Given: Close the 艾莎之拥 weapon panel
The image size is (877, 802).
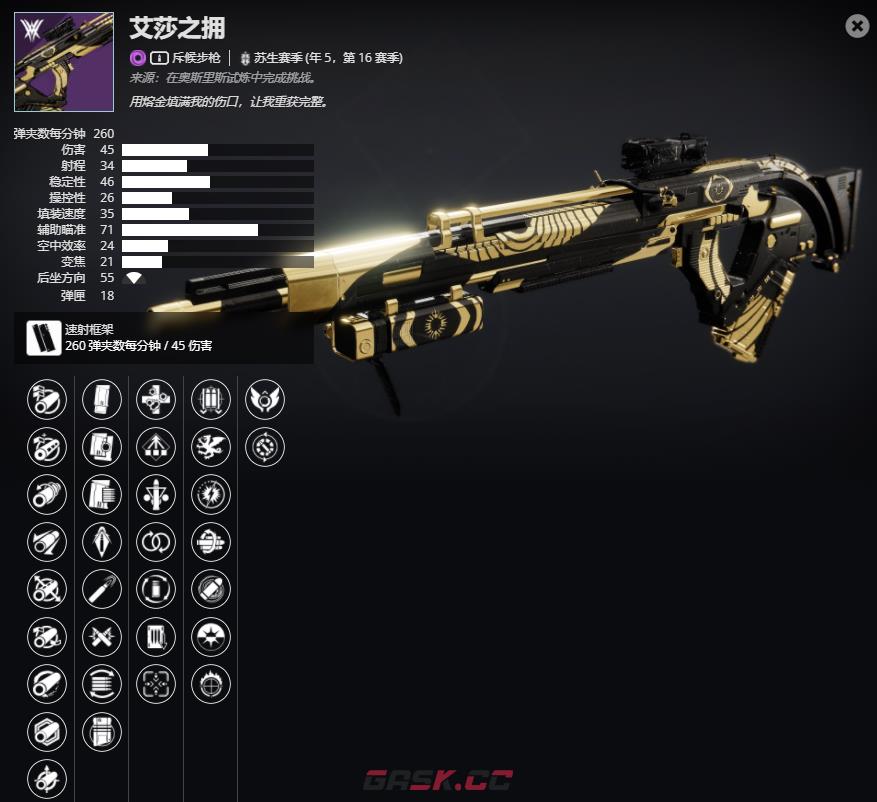Looking at the screenshot, I should 857,27.
